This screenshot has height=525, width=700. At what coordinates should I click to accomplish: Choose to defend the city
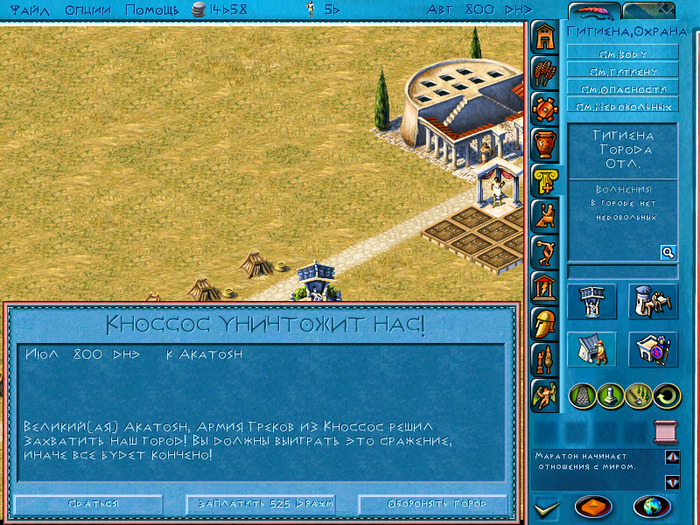[432, 504]
